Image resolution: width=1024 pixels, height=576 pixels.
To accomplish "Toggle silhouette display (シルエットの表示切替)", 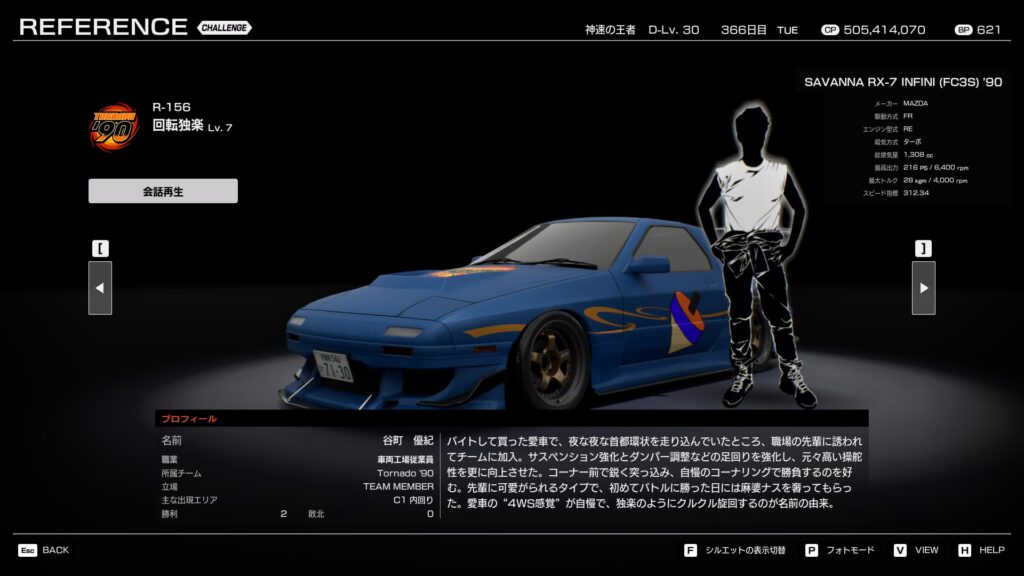I will click(746, 550).
